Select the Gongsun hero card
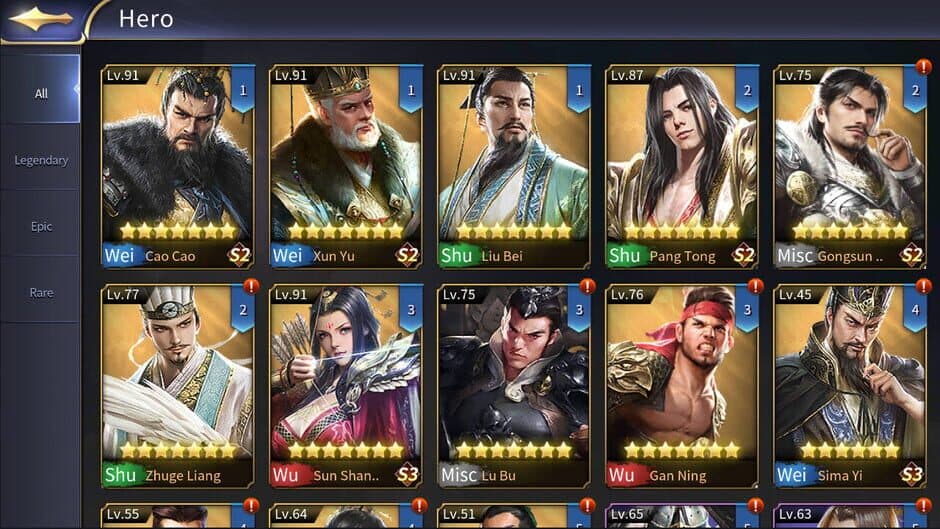The image size is (940, 529). [850, 165]
